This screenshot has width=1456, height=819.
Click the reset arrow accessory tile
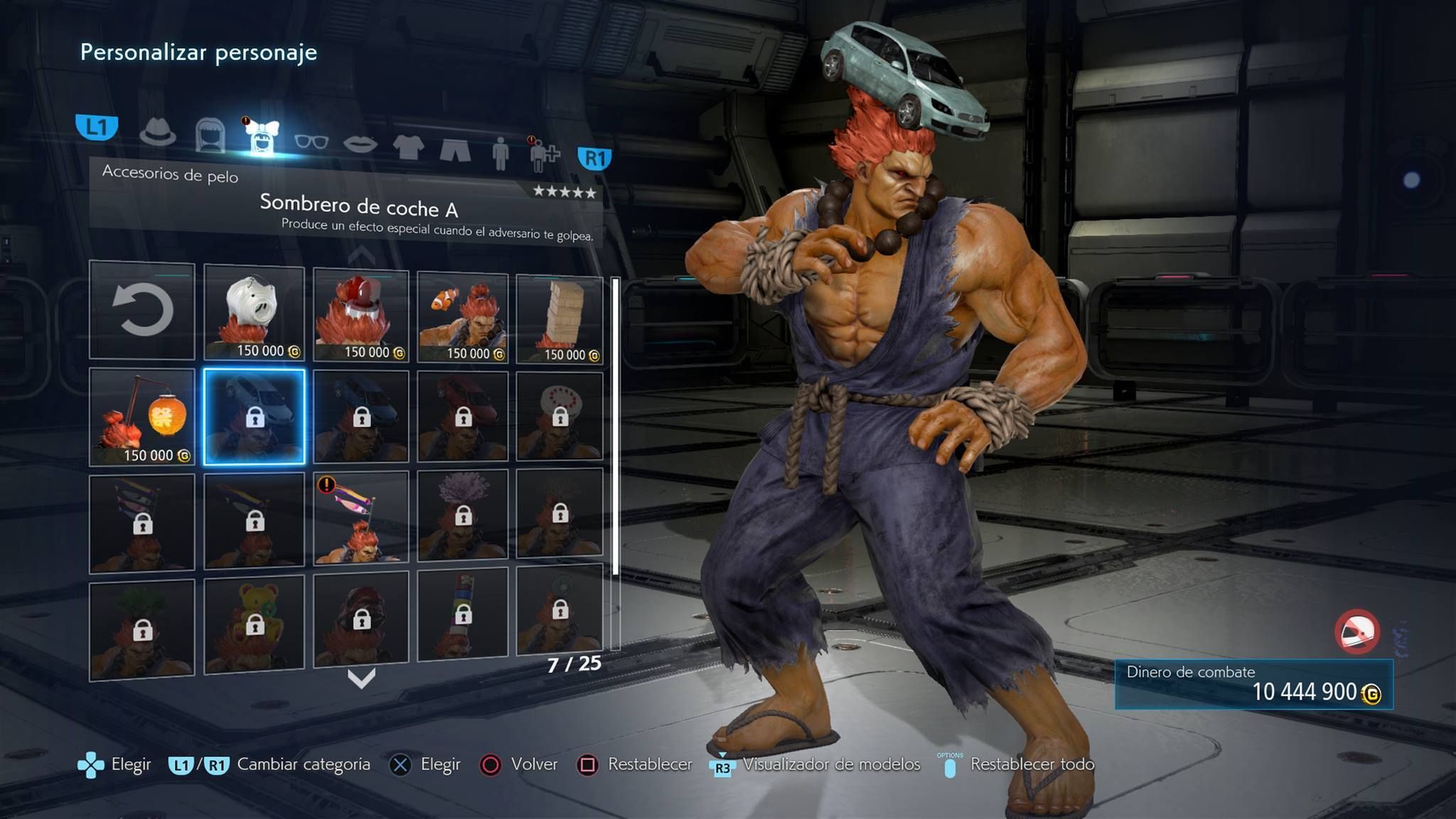click(x=142, y=310)
